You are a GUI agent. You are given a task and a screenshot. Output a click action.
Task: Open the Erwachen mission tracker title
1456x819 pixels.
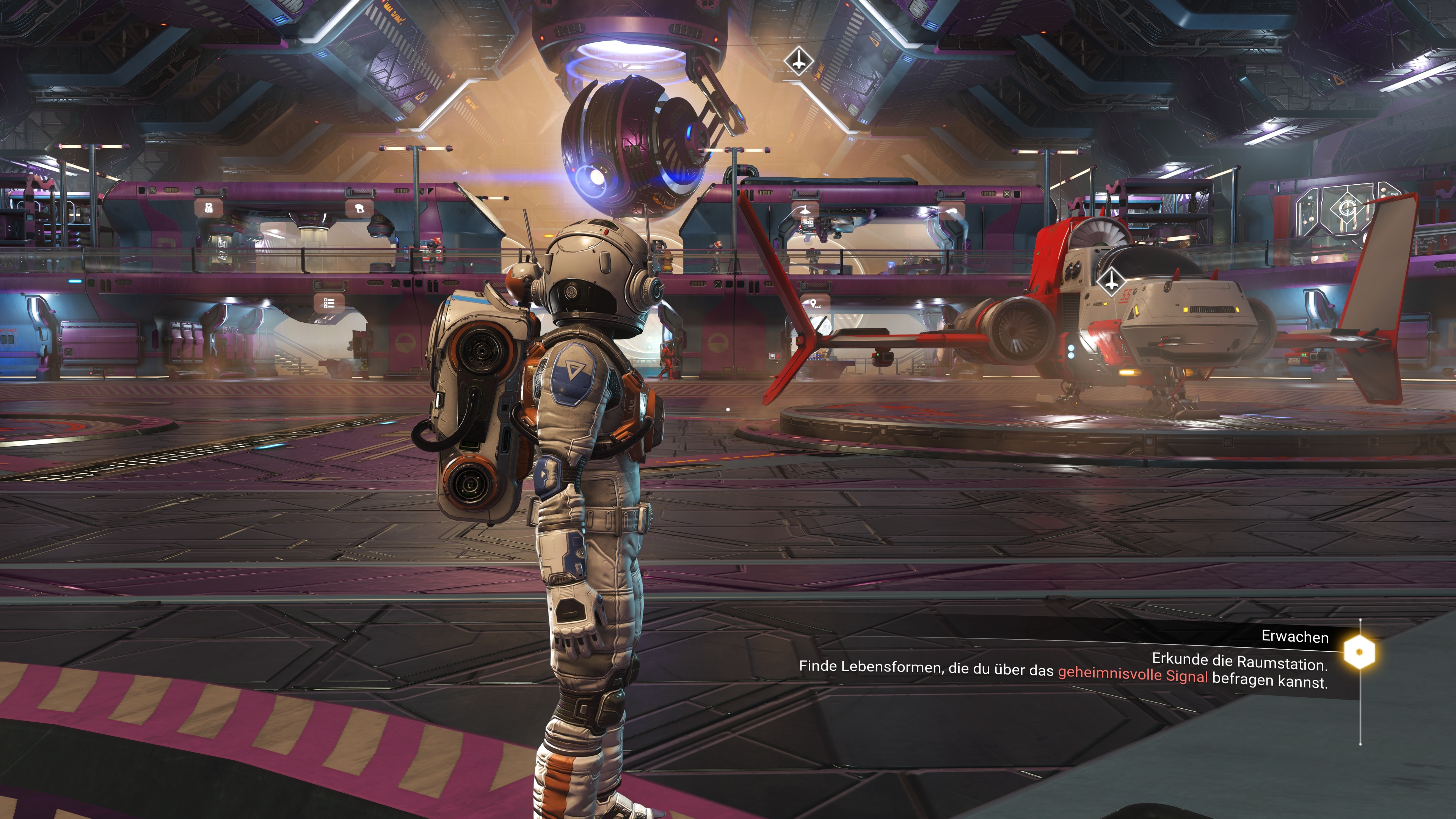[1294, 637]
